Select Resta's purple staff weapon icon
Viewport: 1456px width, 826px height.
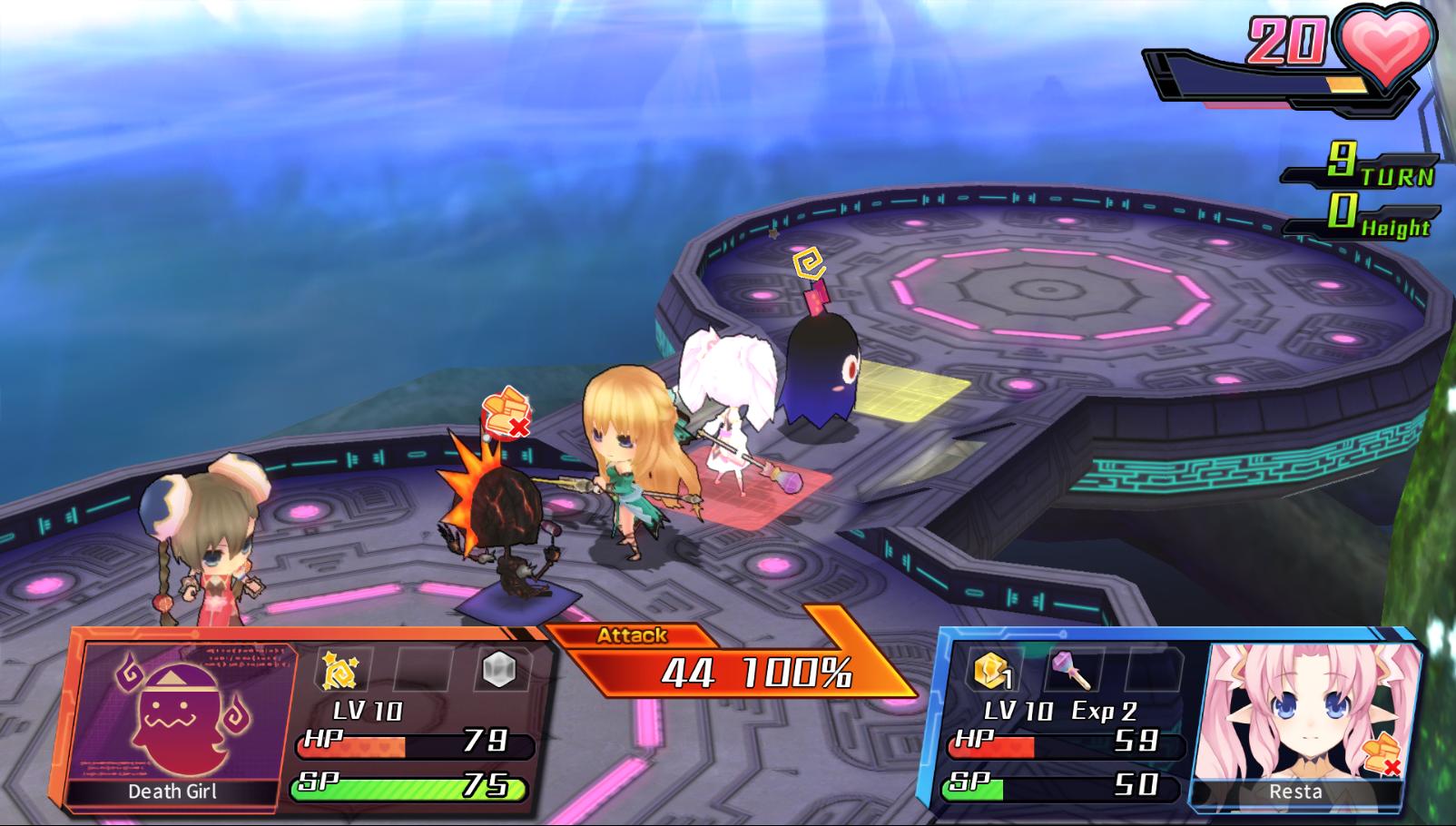coord(1071,672)
